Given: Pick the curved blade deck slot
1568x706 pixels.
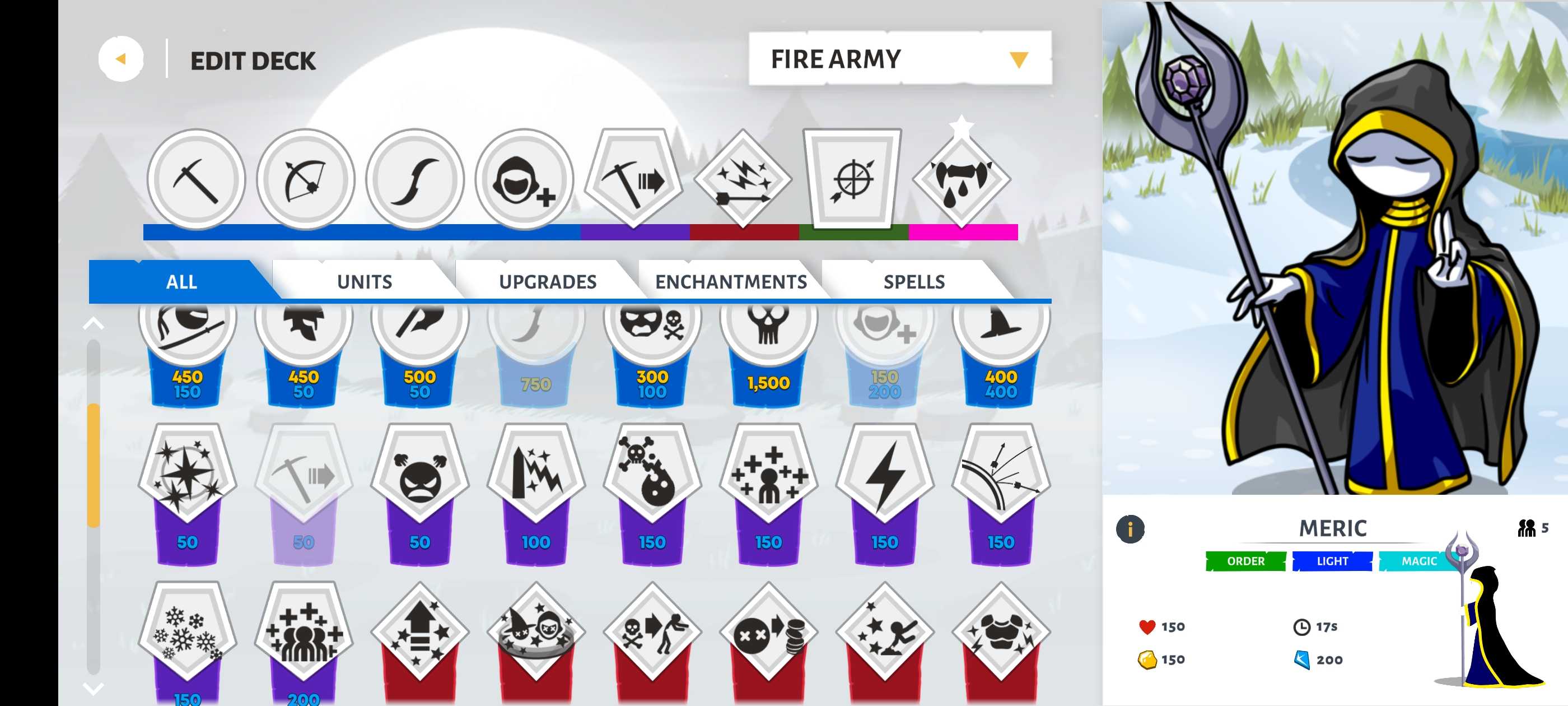Looking at the screenshot, I should click(x=414, y=179).
